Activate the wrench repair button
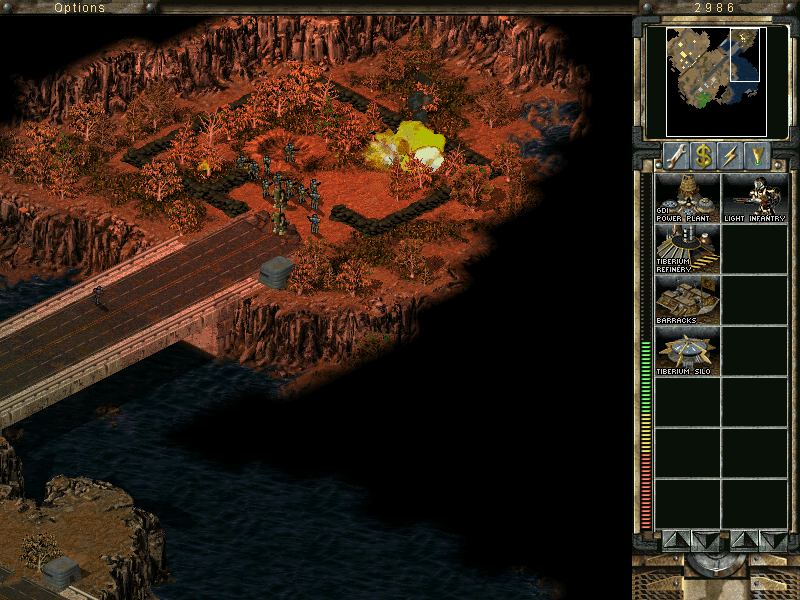 675,155
